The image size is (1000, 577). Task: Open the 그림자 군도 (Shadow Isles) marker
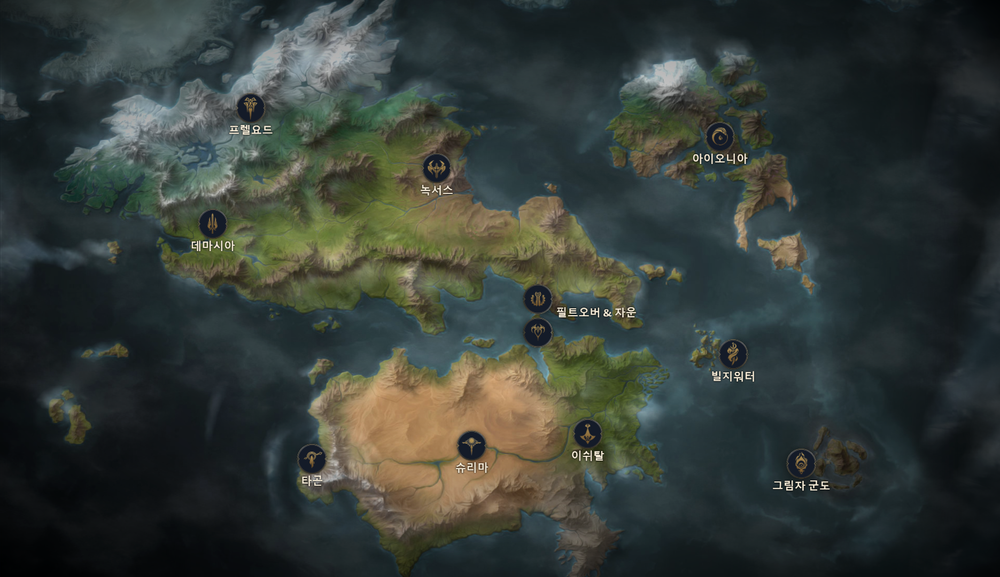(800, 463)
